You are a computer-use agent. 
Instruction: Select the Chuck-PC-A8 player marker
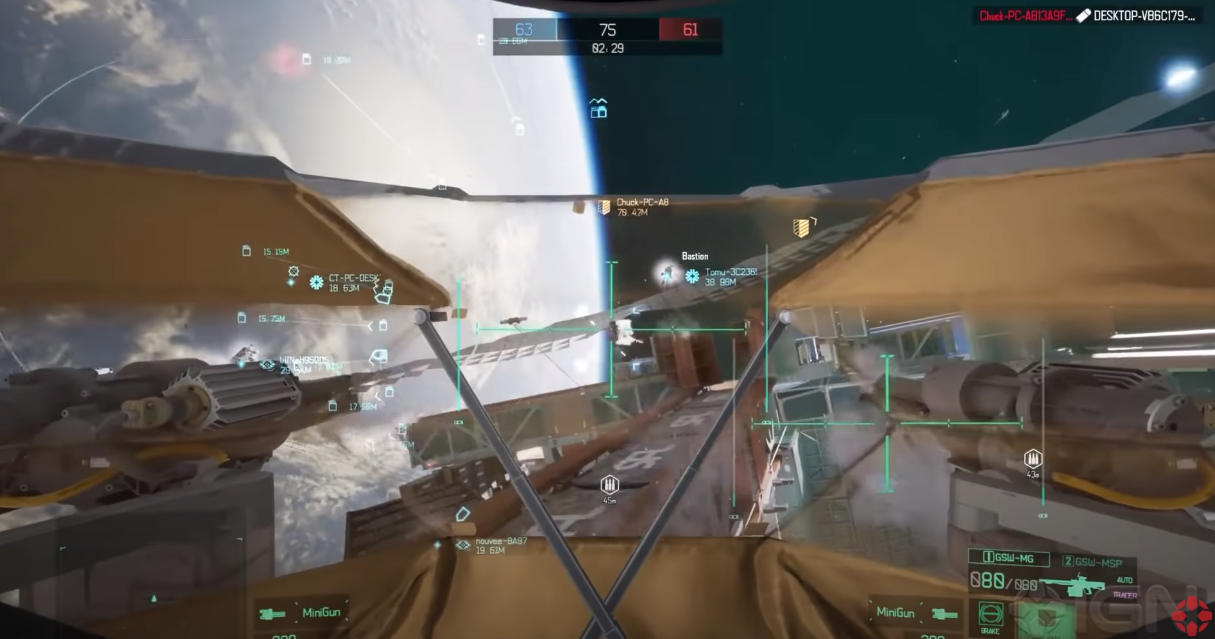(604, 206)
